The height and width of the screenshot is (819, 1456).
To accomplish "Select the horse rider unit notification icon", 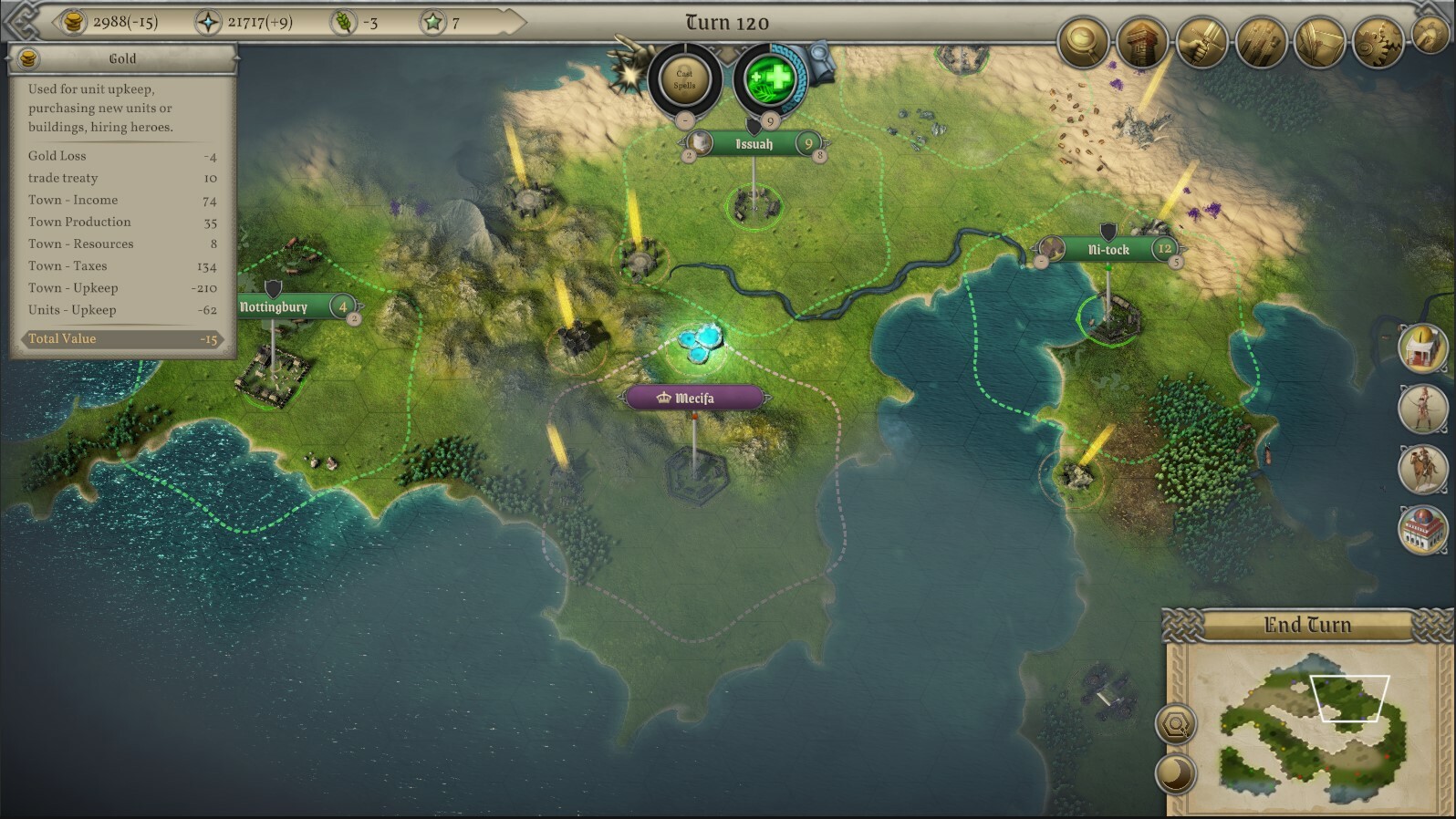I will 1423,468.
